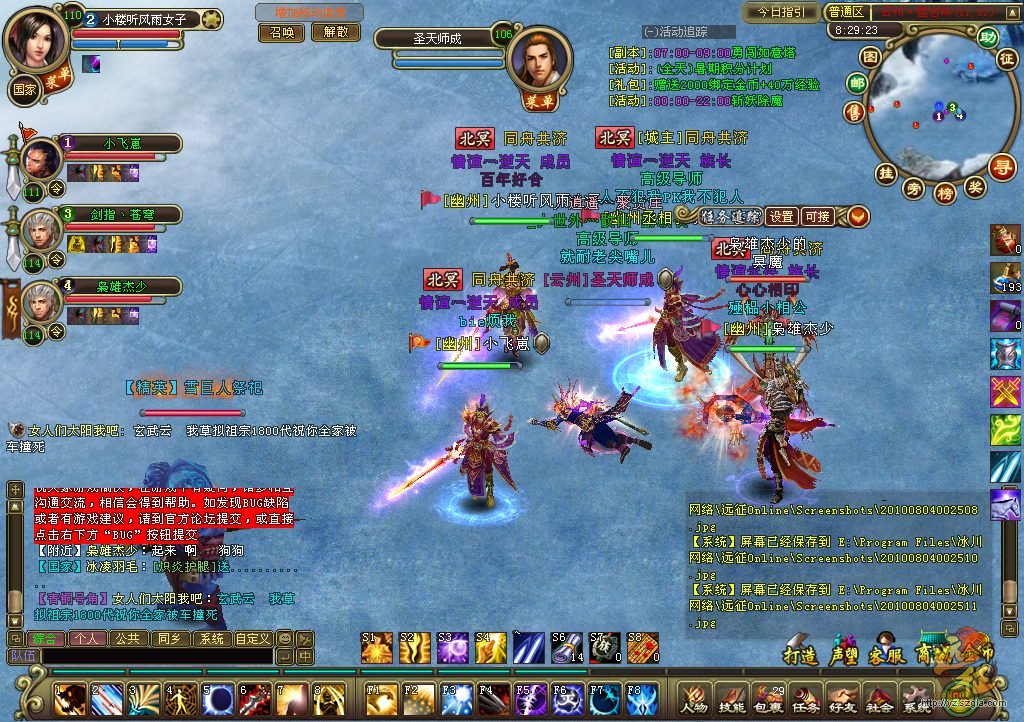Activate the F3 purple orb skill
1024x722 pixels.
tap(452, 696)
